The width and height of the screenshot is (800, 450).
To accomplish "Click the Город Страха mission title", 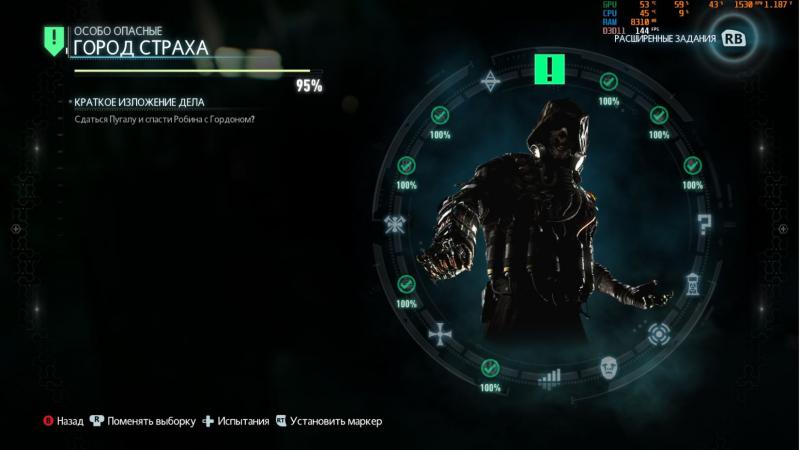I will pyautogui.click(x=141, y=48).
